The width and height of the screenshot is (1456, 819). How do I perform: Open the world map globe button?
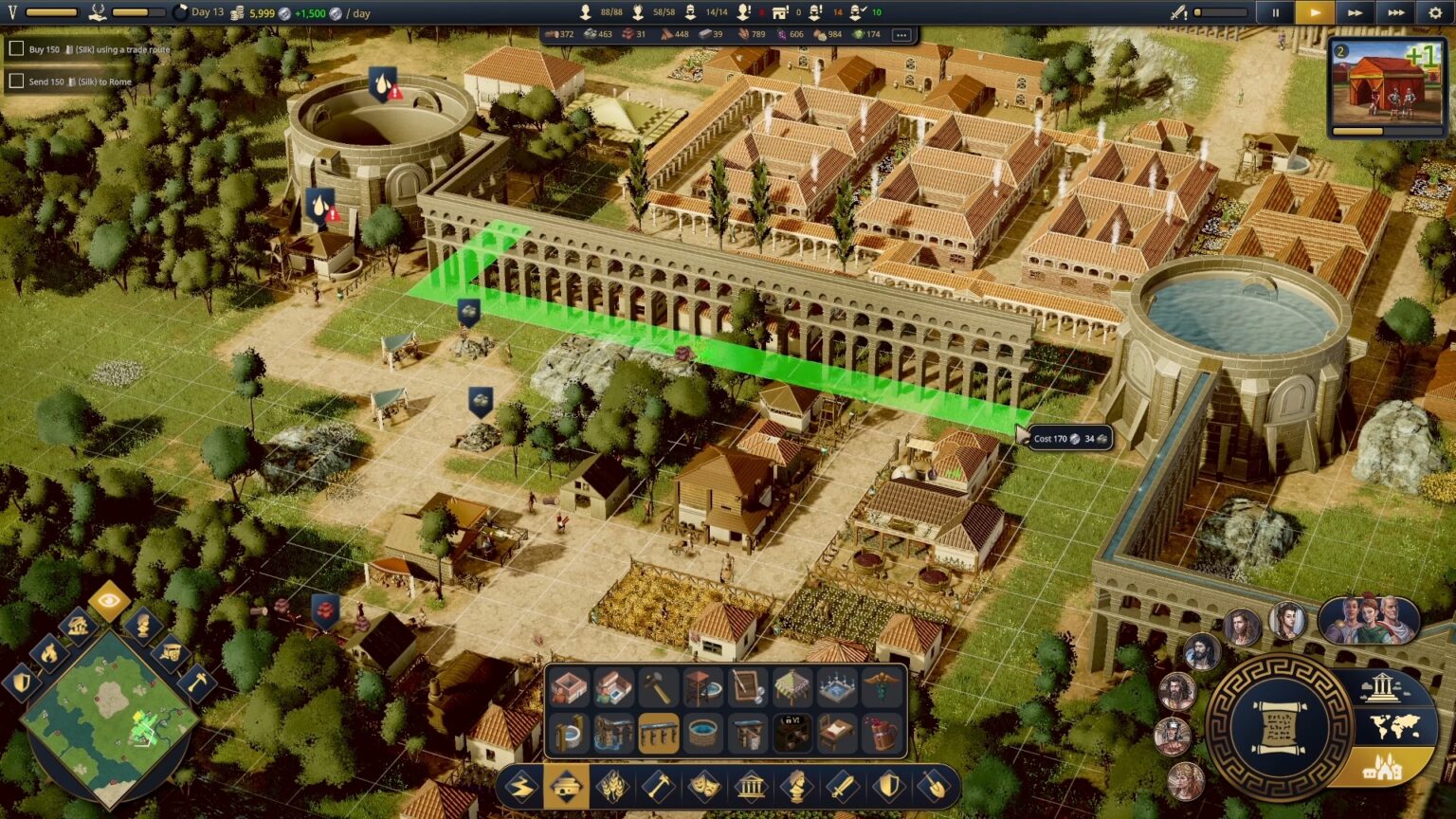pos(1394,727)
